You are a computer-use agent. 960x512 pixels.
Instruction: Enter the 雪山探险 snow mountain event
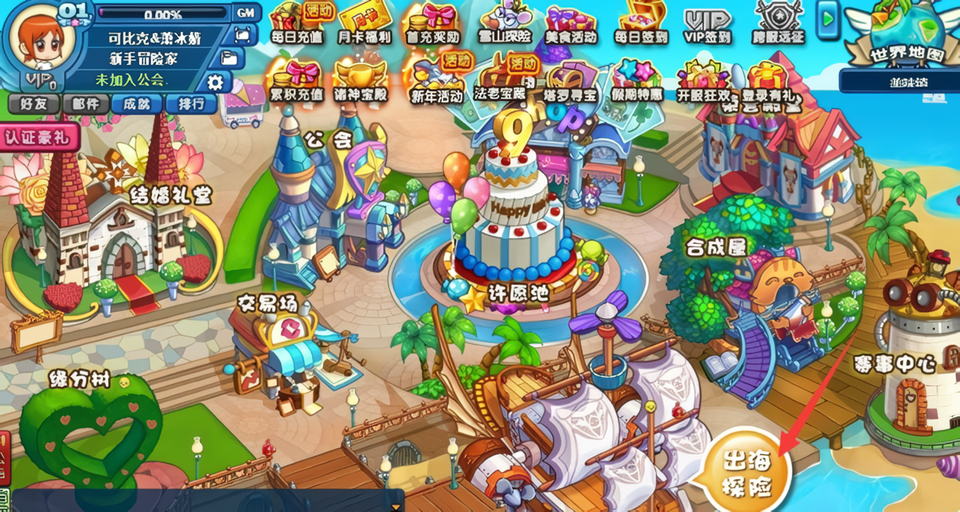click(x=501, y=24)
